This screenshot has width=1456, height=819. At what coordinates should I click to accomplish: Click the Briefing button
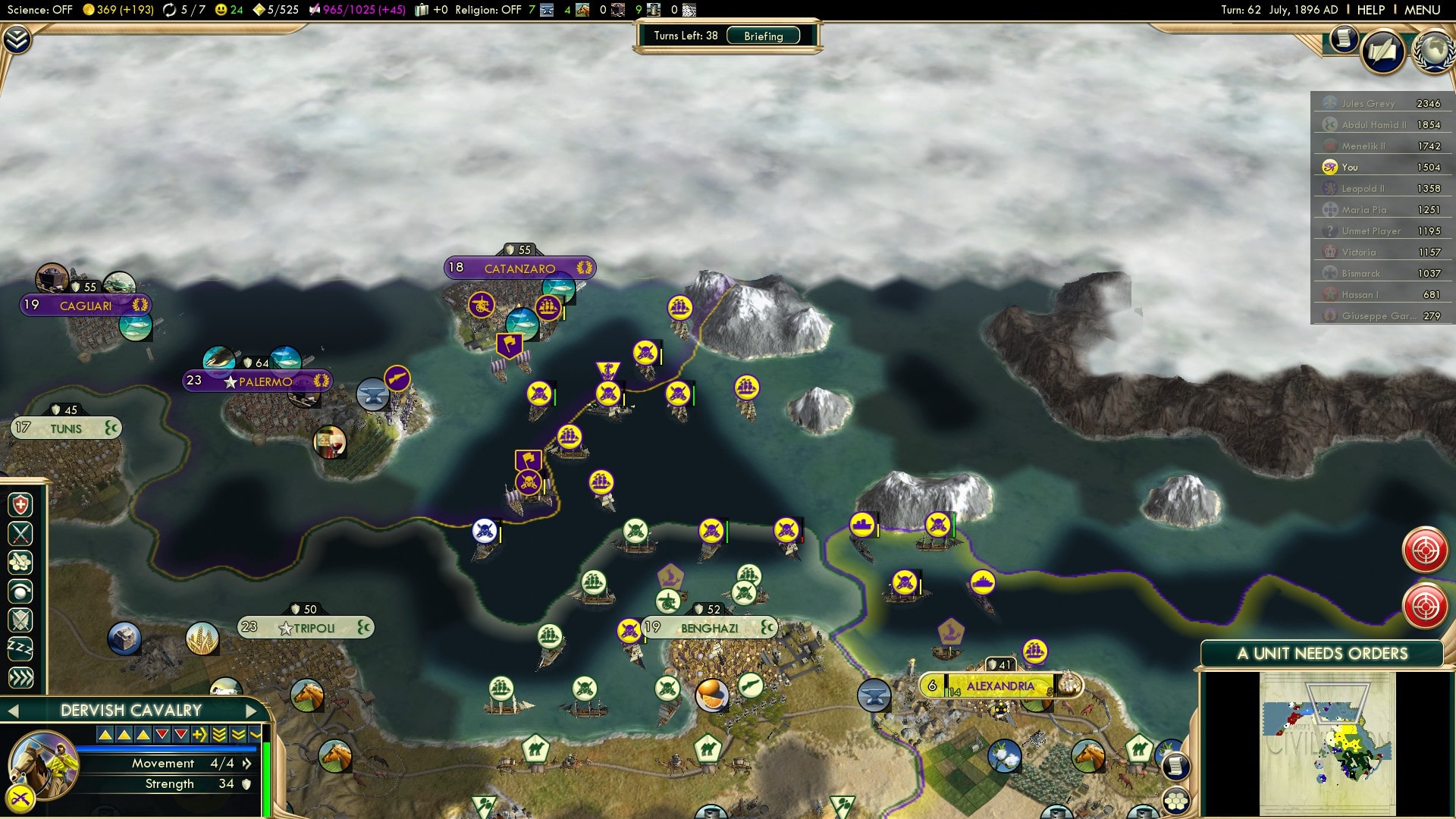tap(763, 36)
